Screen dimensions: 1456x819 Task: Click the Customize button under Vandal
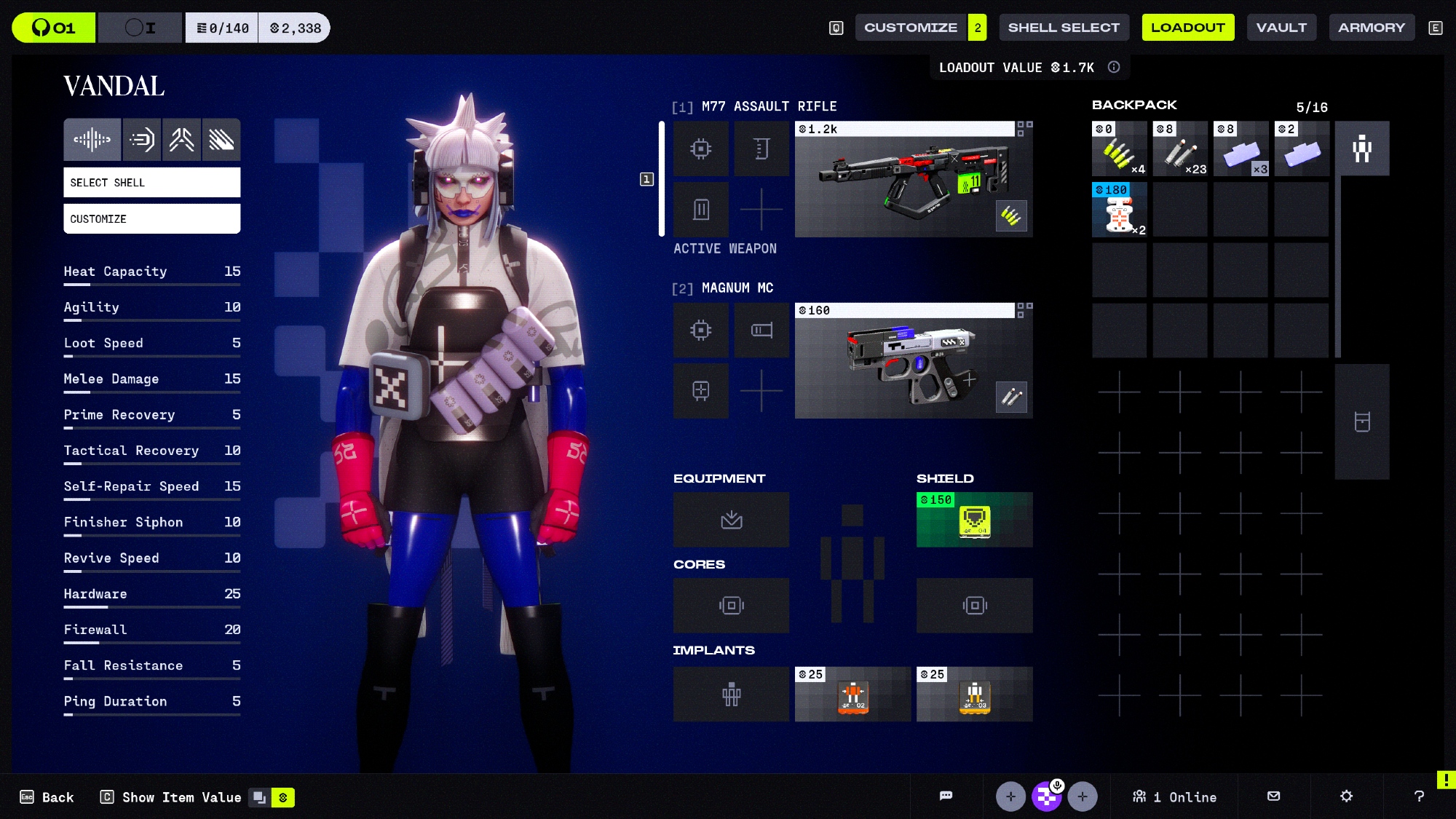151,219
